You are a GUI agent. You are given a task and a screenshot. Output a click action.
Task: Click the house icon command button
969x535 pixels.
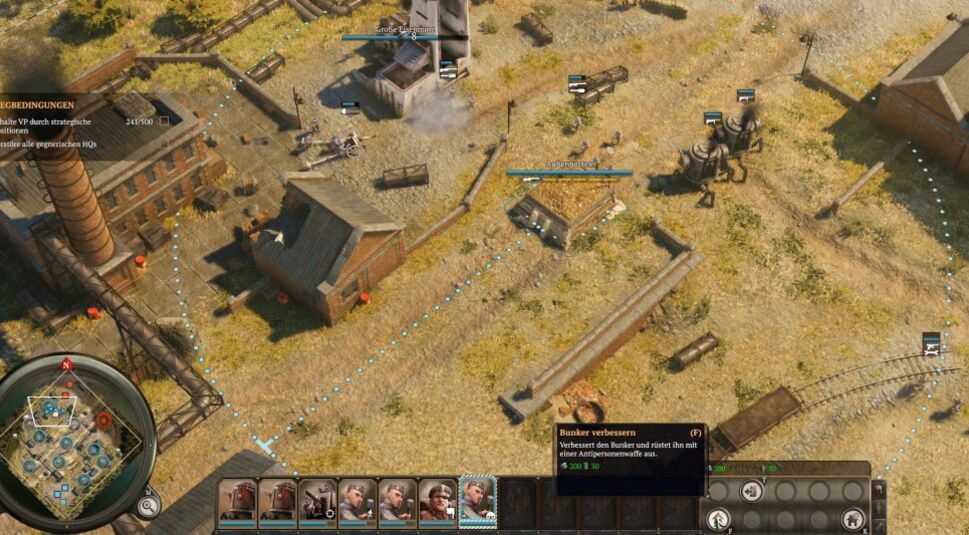852,518
